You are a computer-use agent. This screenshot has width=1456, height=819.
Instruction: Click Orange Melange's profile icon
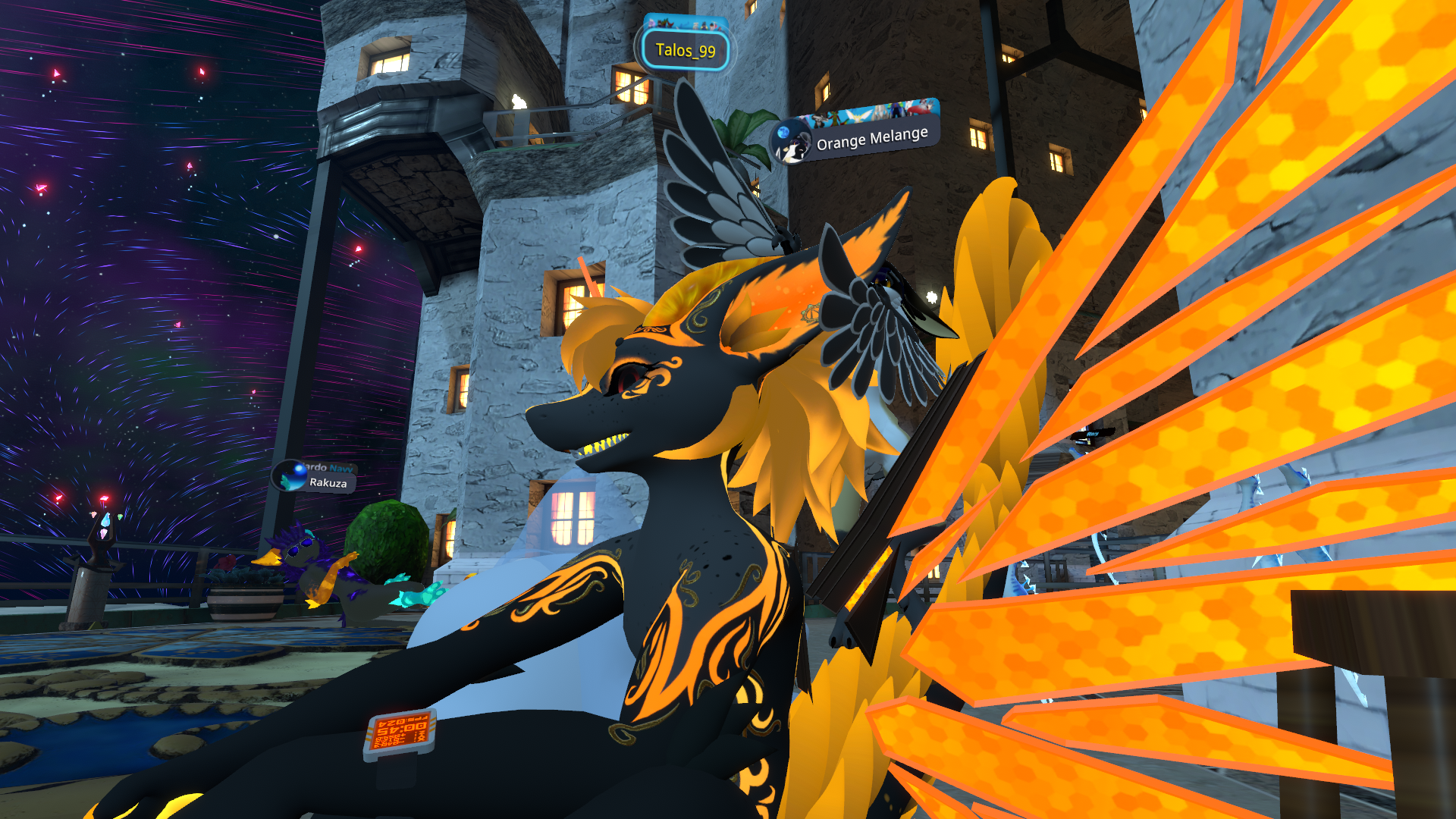789,143
